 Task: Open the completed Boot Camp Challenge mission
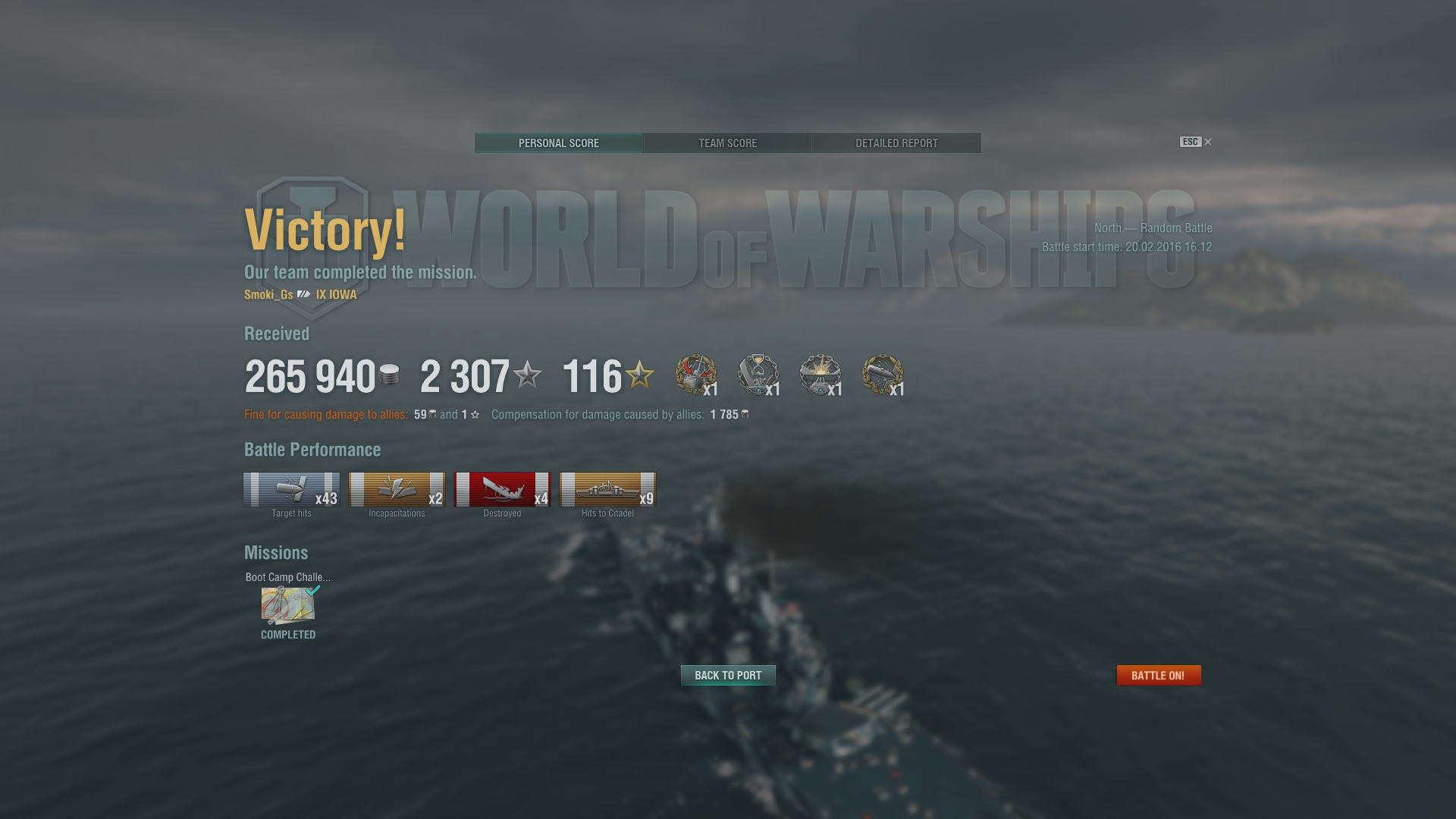(288, 606)
